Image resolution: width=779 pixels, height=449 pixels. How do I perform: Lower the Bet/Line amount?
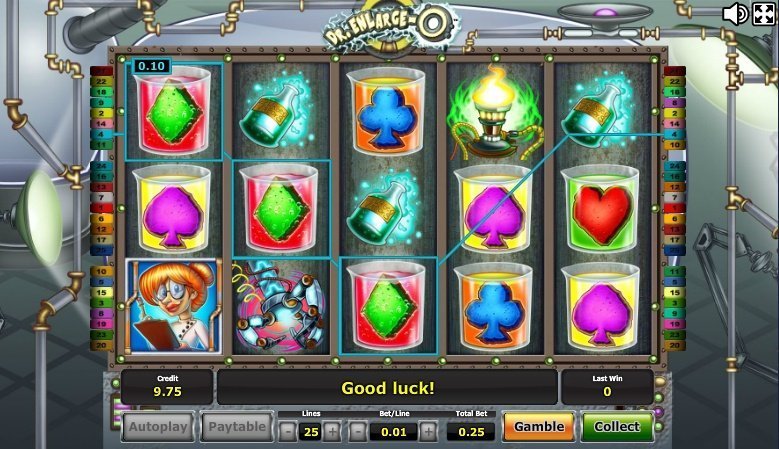click(357, 431)
